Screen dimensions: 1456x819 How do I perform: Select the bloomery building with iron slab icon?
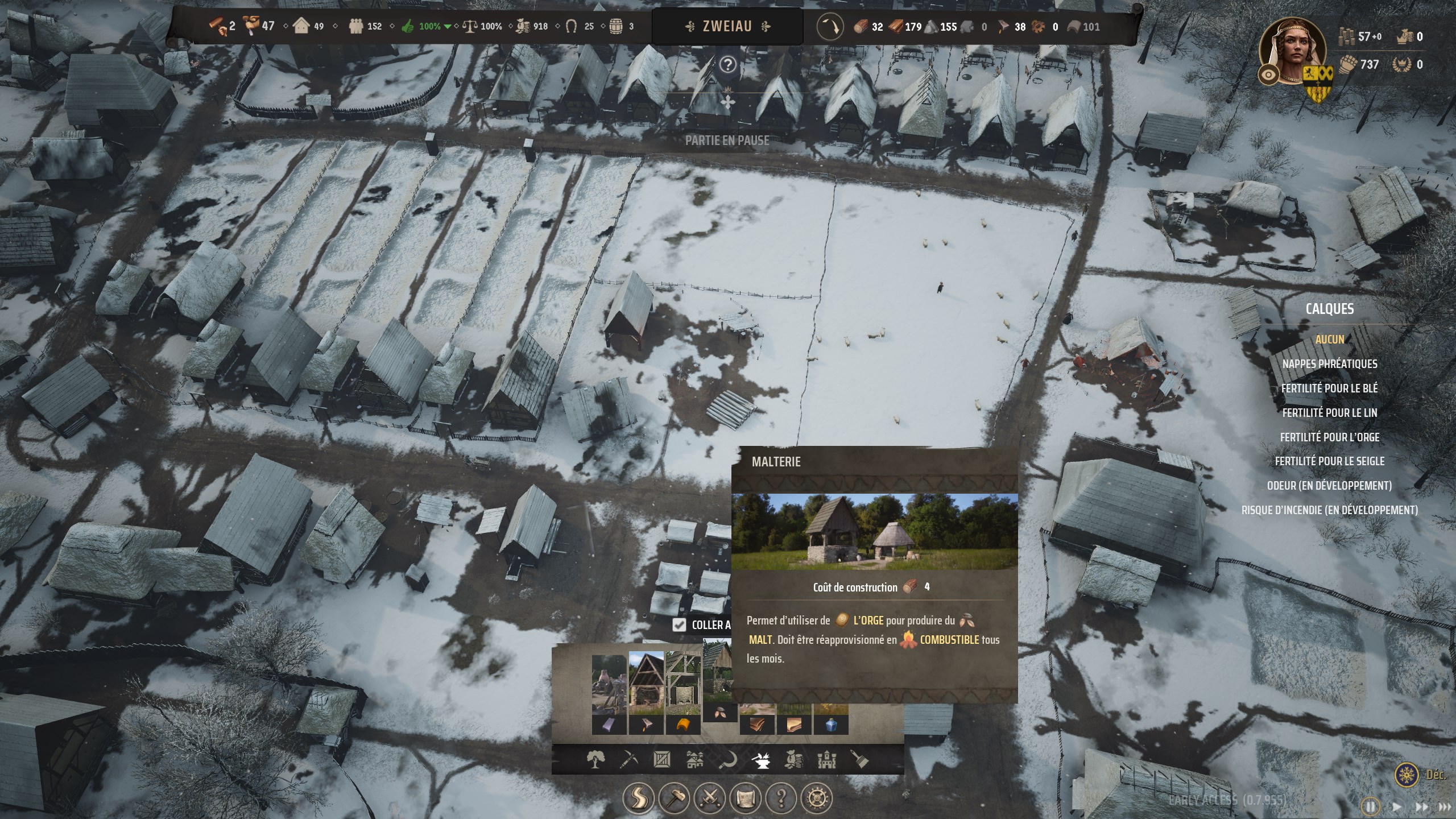(609, 694)
